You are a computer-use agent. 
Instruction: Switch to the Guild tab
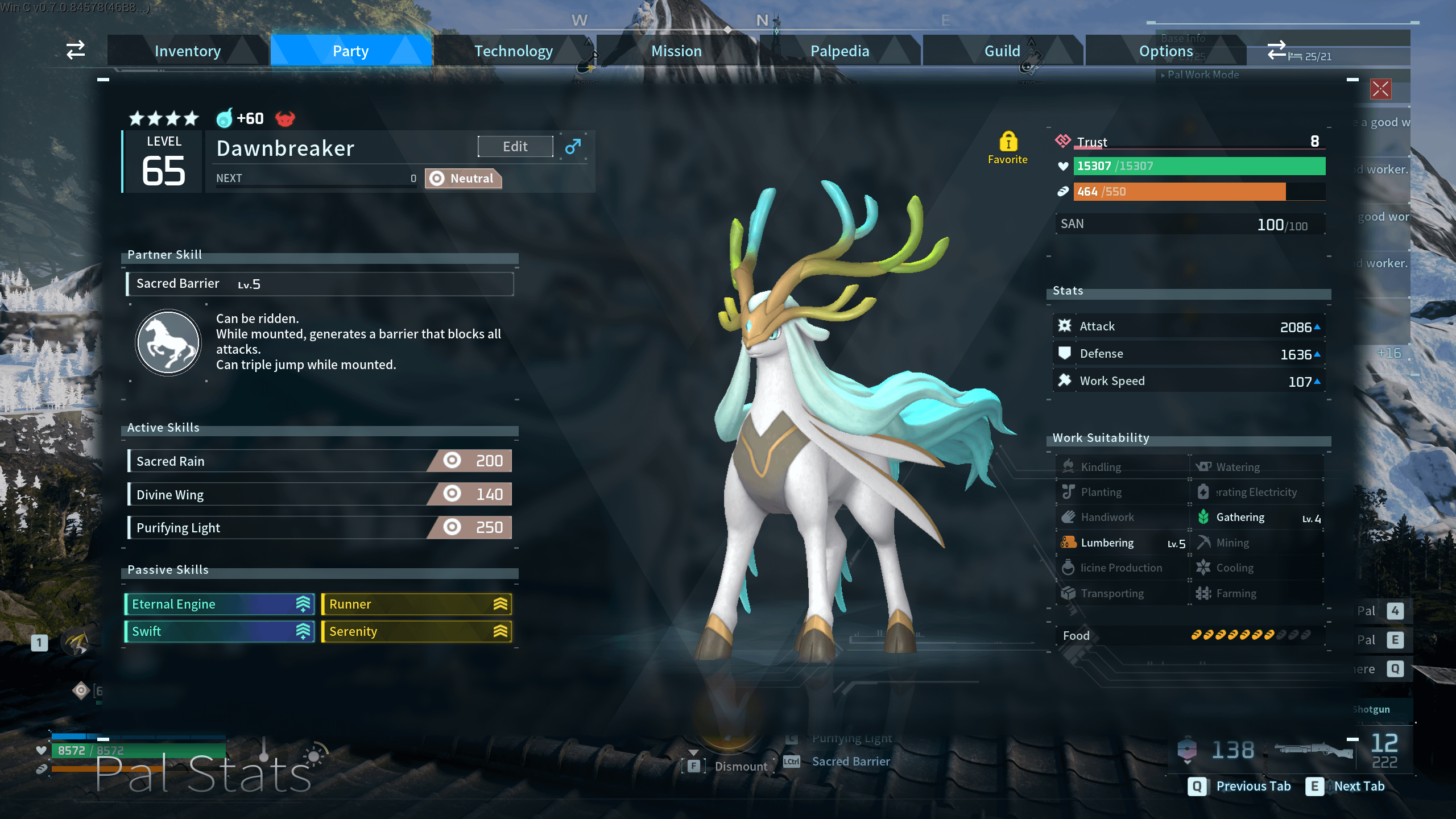point(1002,51)
